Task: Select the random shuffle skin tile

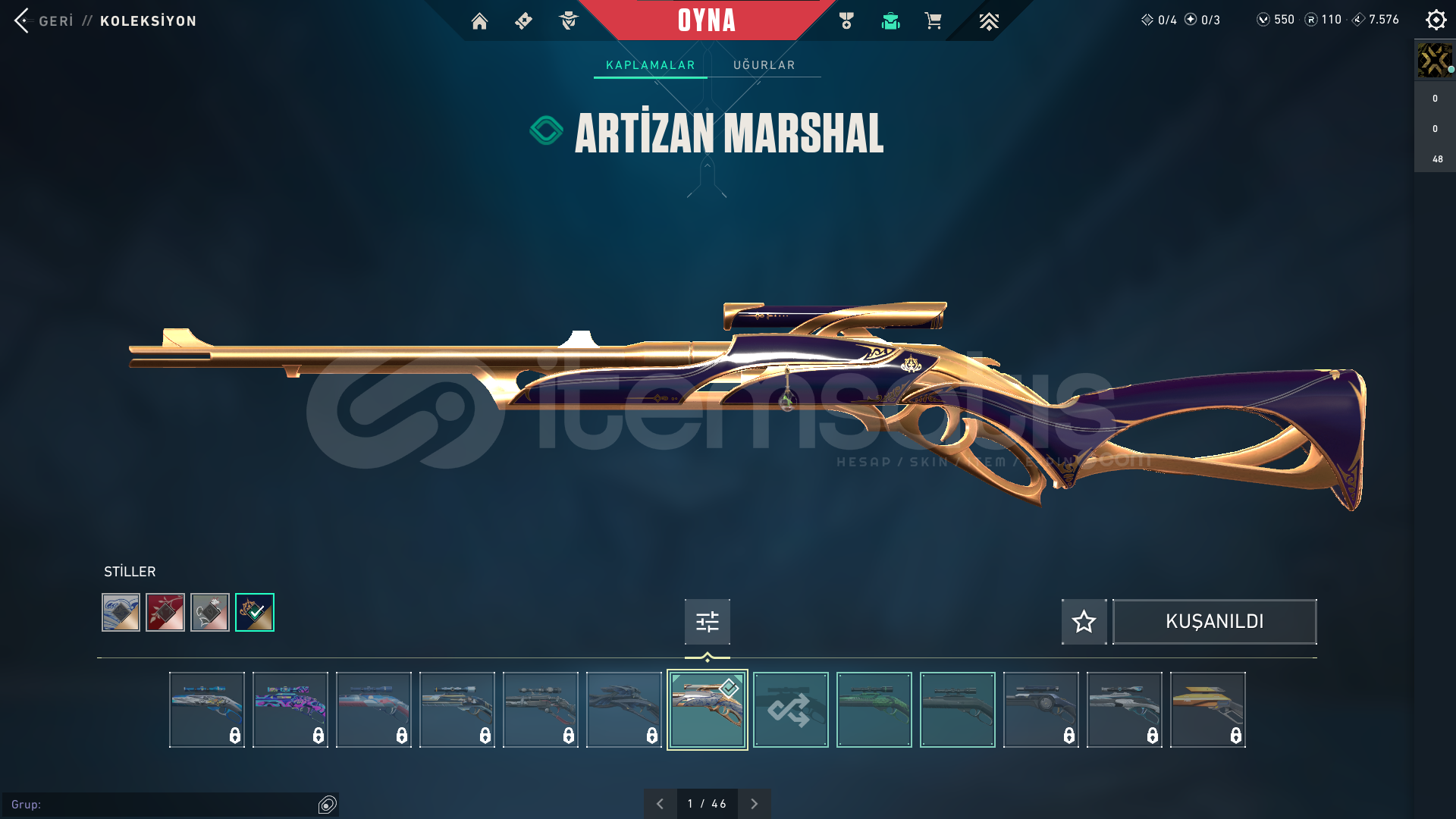Action: coord(790,710)
